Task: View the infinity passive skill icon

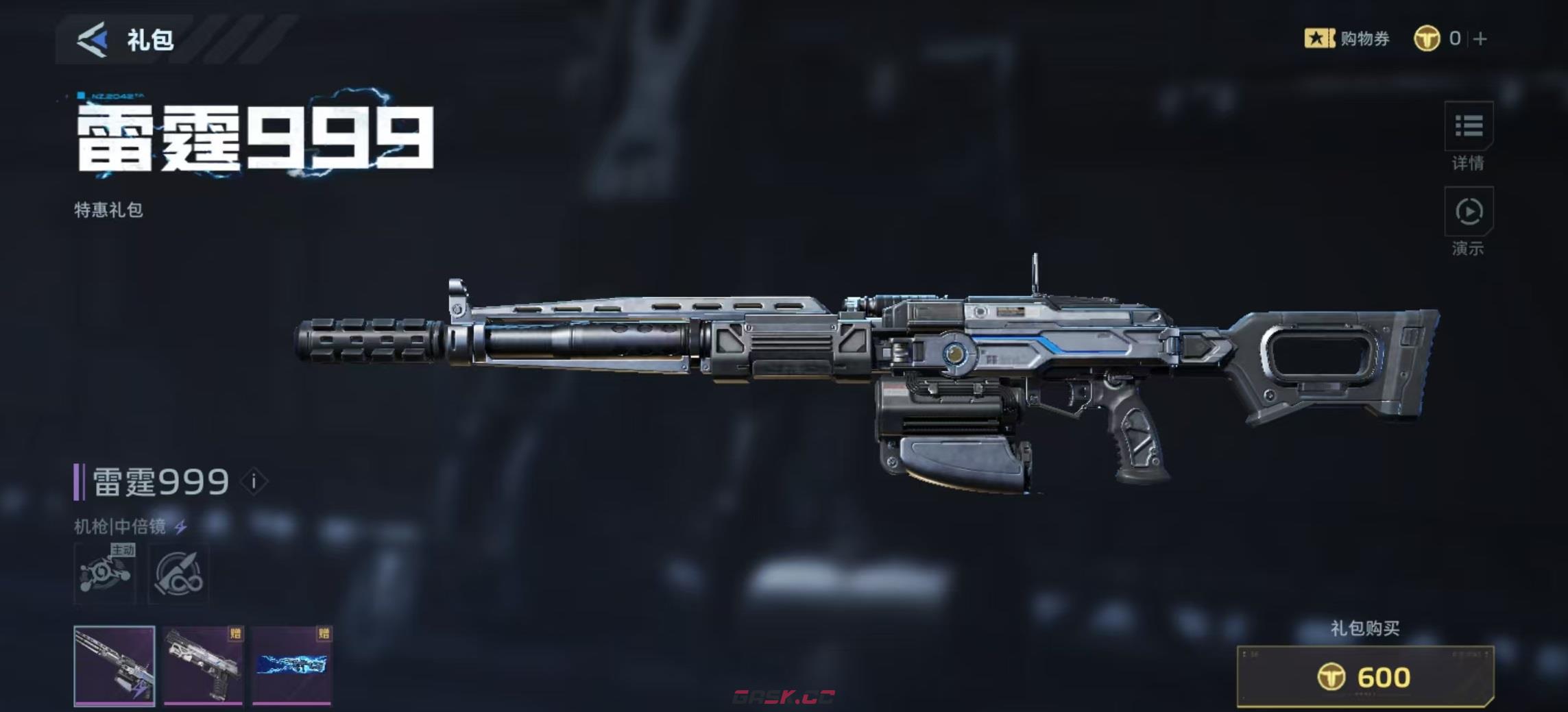Action: [x=179, y=574]
